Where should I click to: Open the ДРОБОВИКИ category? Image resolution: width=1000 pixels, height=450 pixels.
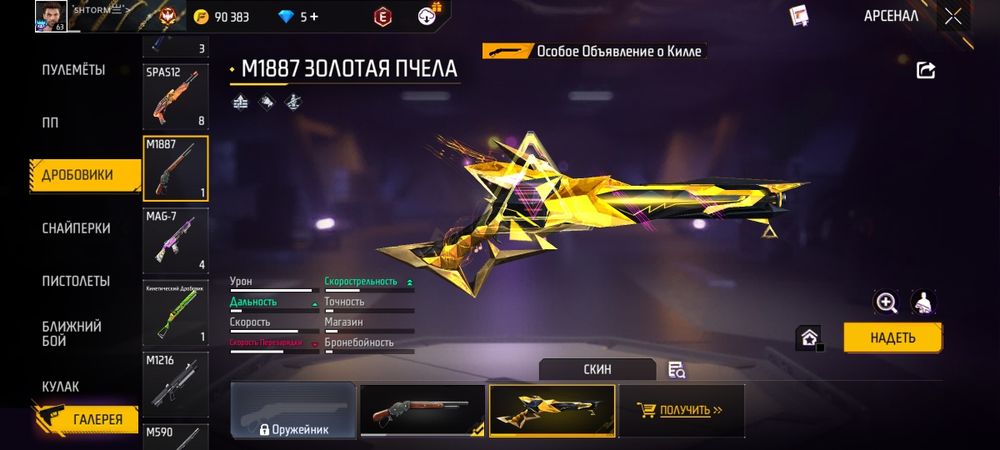77,175
